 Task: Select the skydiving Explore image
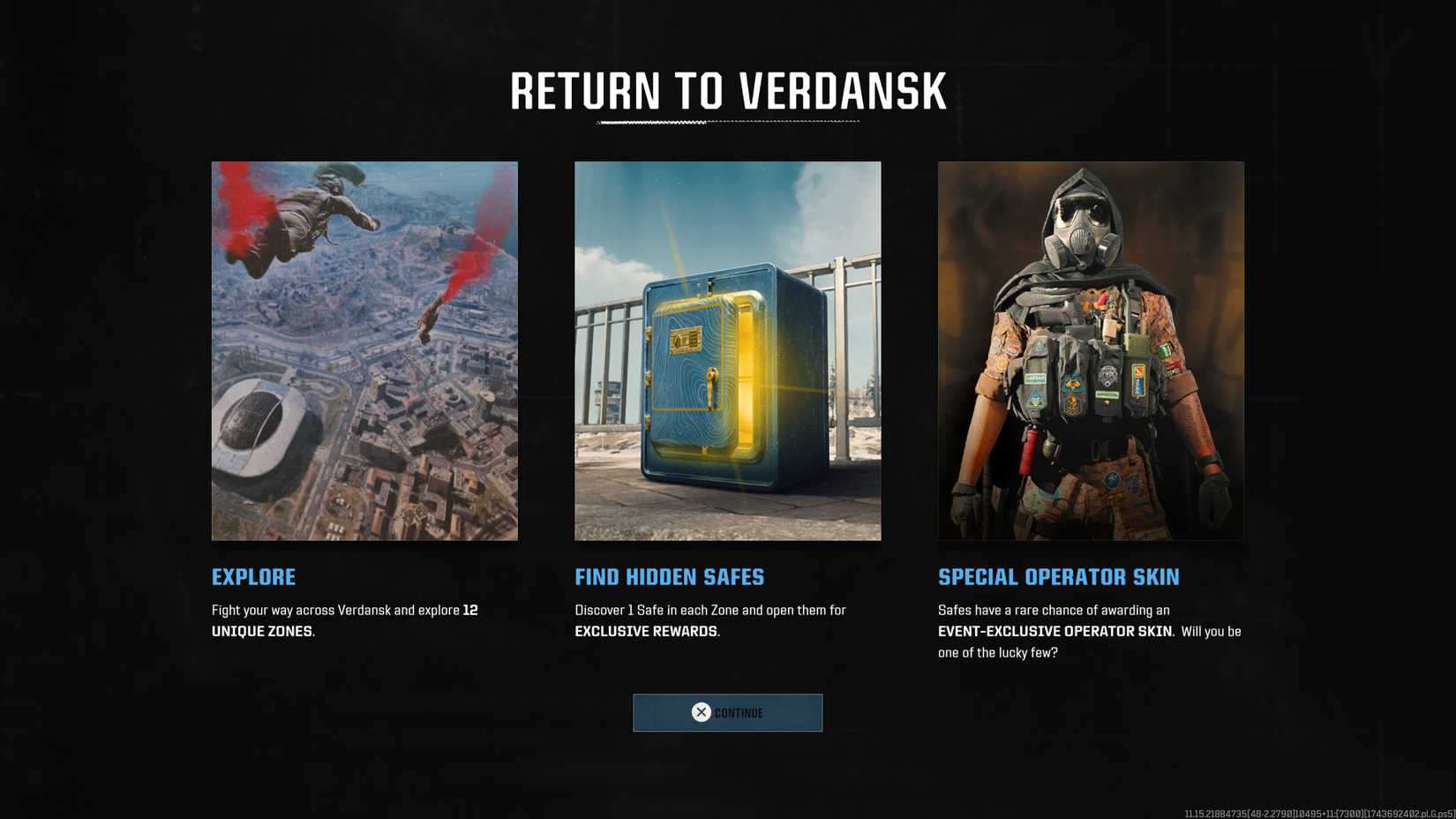coord(364,350)
